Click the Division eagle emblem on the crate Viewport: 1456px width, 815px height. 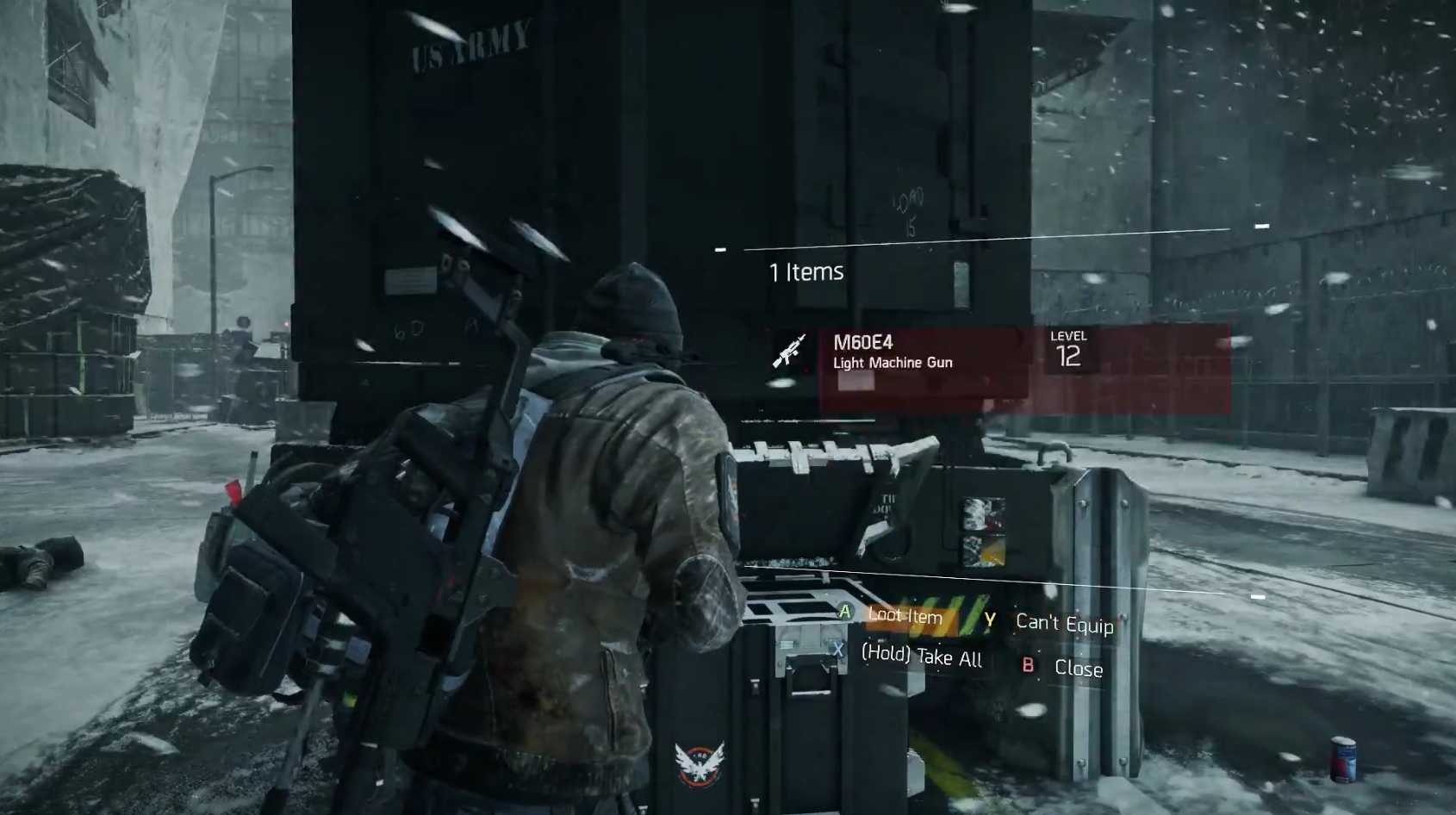(x=700, y=763)
